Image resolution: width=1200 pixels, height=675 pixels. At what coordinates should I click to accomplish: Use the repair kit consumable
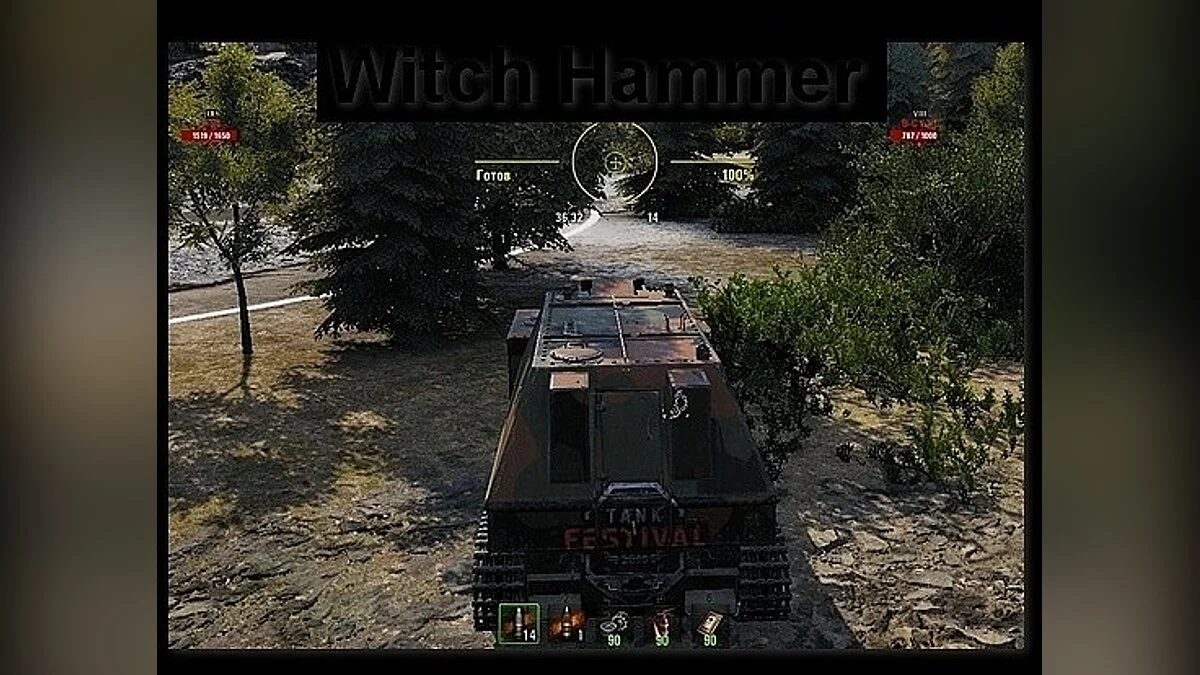613,625
